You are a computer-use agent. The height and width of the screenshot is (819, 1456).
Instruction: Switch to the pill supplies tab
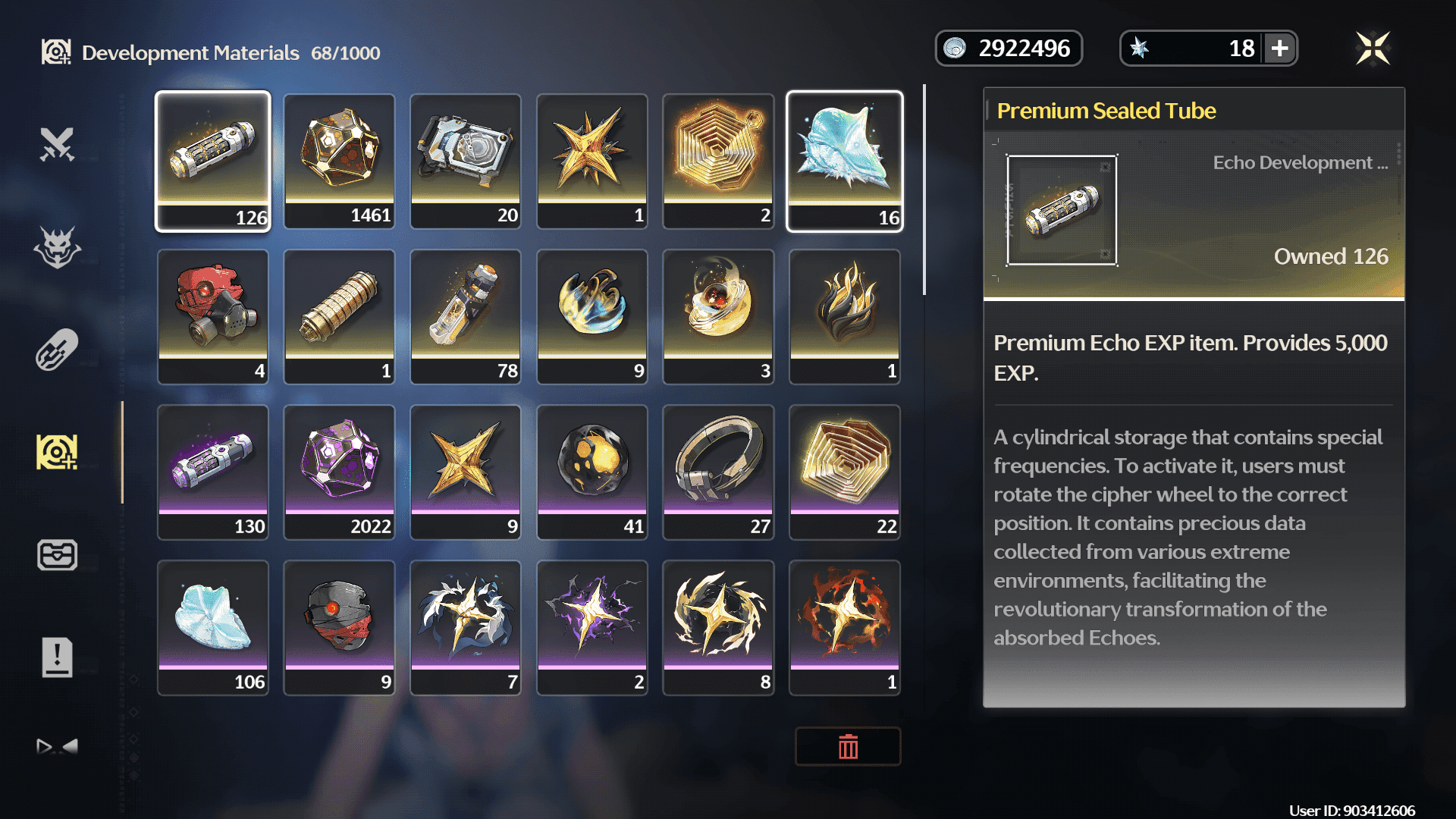click(58, 350)
